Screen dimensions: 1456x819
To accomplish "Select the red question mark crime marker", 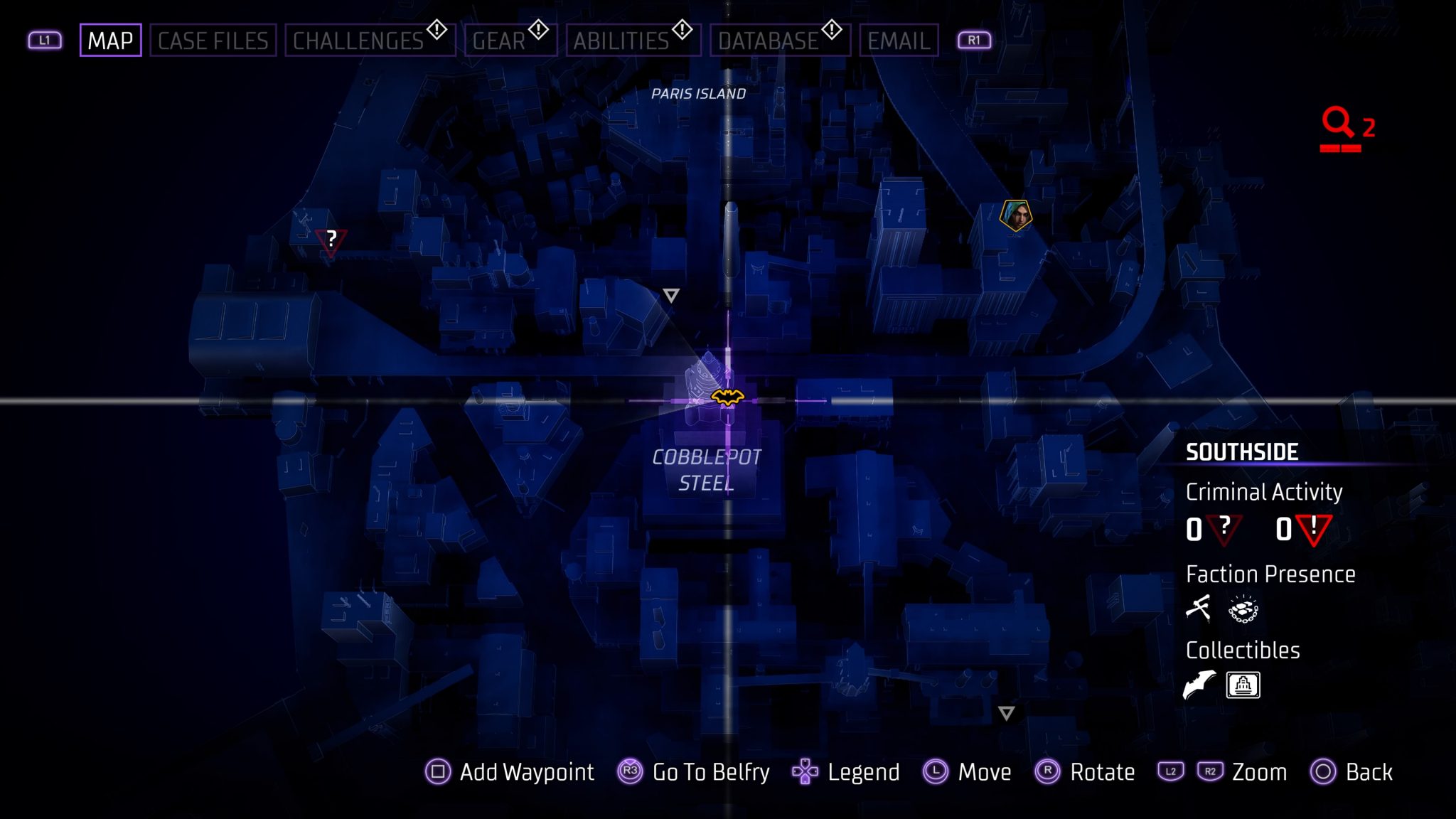I will click(331, 237).
